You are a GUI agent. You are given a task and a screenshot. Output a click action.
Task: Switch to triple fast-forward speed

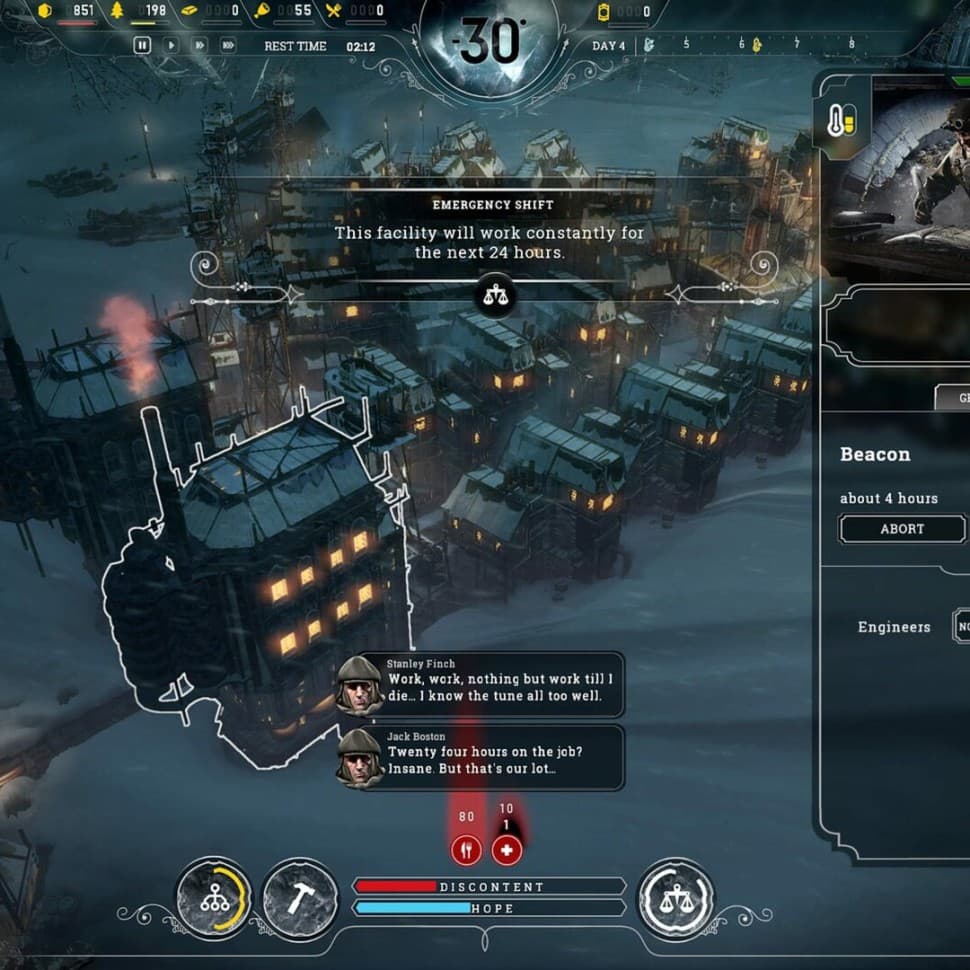(x=228, y=45)
